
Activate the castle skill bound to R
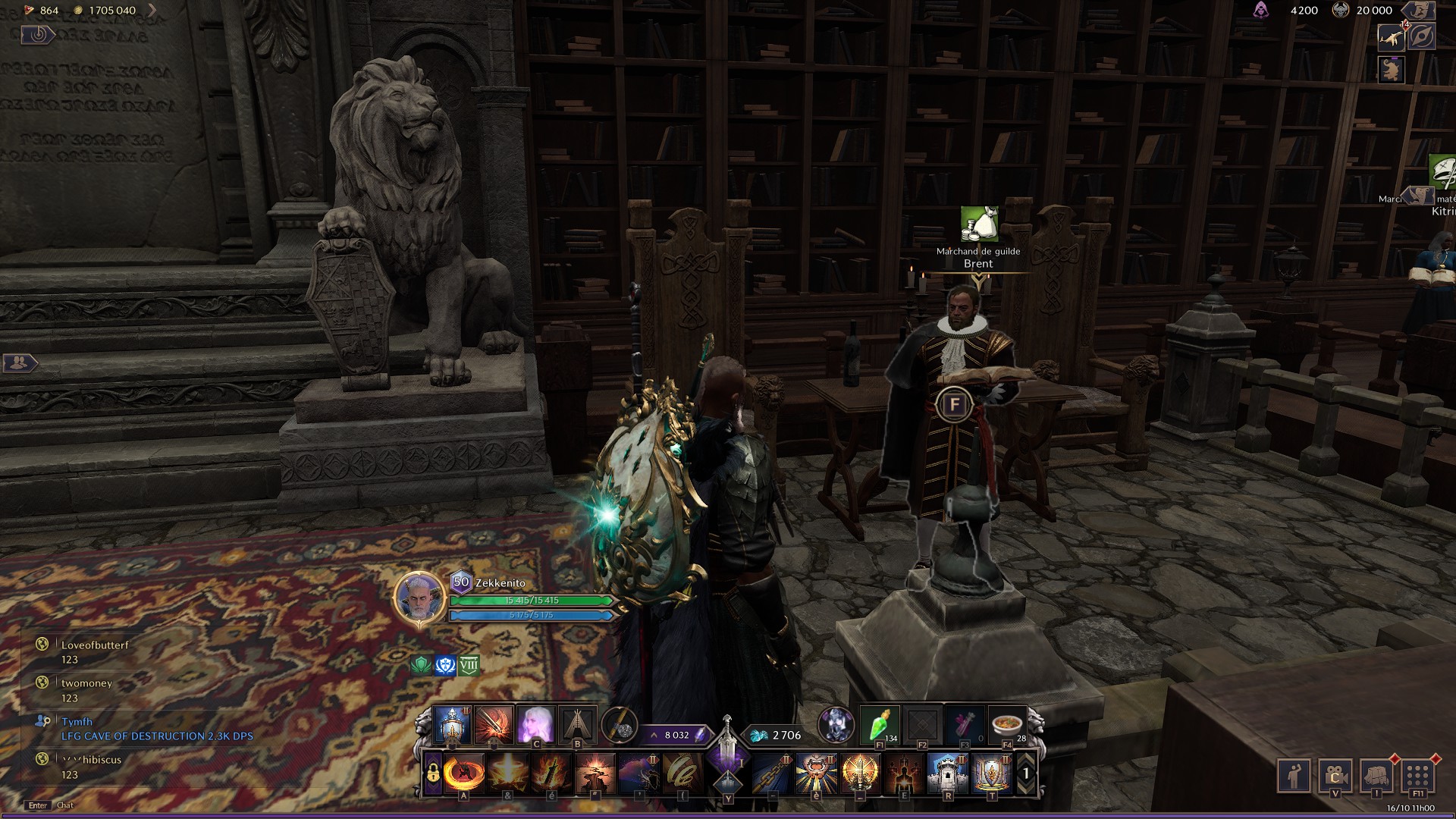click(948, 775)
